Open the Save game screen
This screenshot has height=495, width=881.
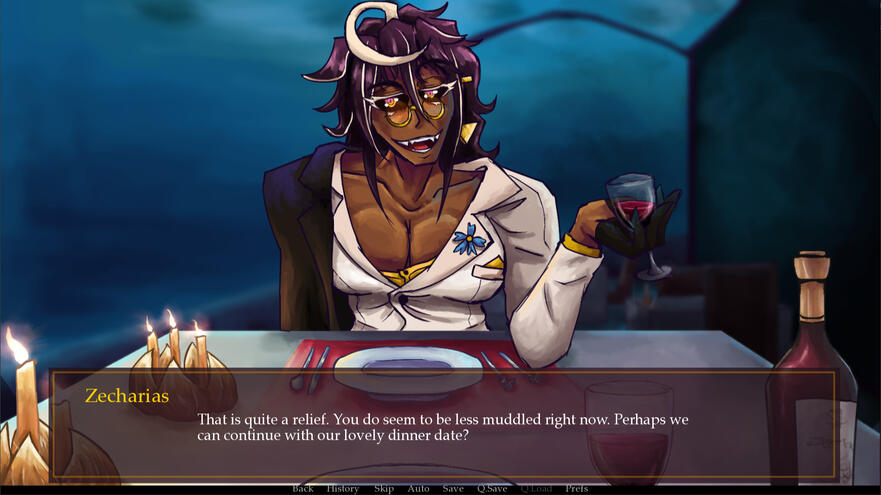coord(453,488)
